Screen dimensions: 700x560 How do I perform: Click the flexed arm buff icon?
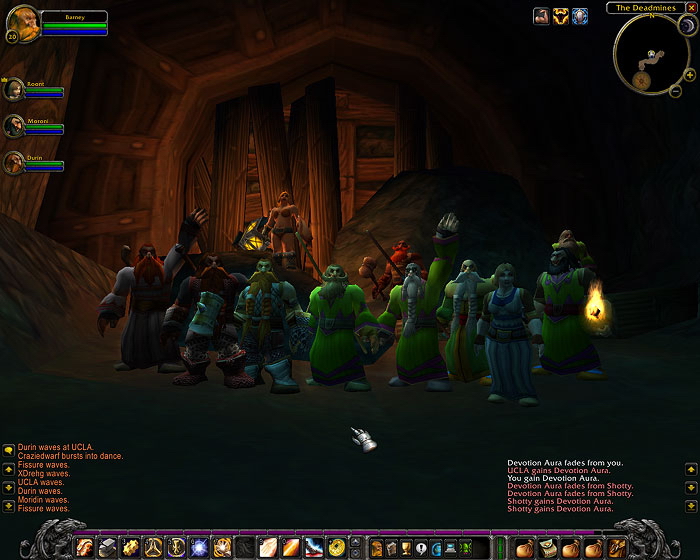[x=541, y=16]
